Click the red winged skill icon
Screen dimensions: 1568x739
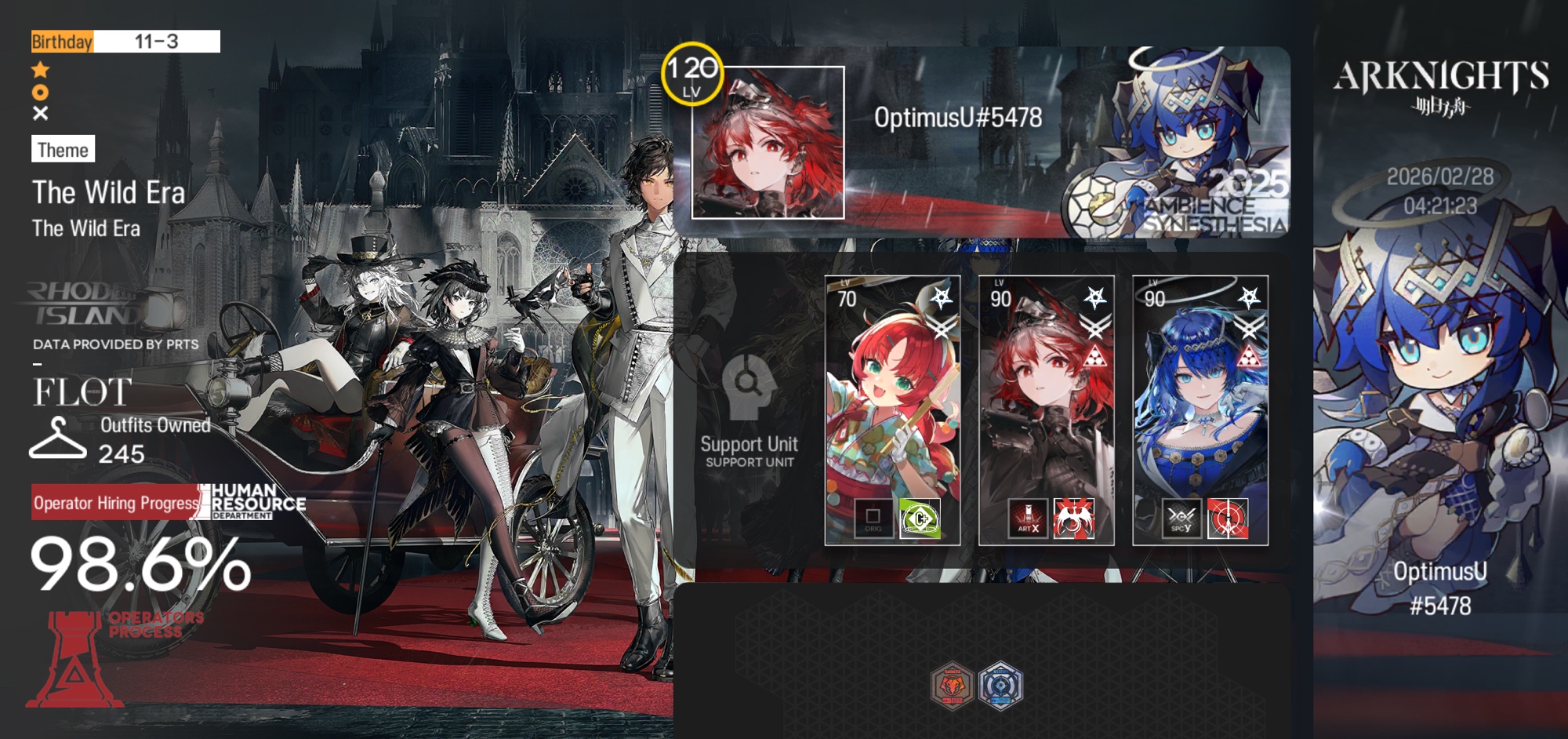pyautogui.click(x=1073, y=519)
